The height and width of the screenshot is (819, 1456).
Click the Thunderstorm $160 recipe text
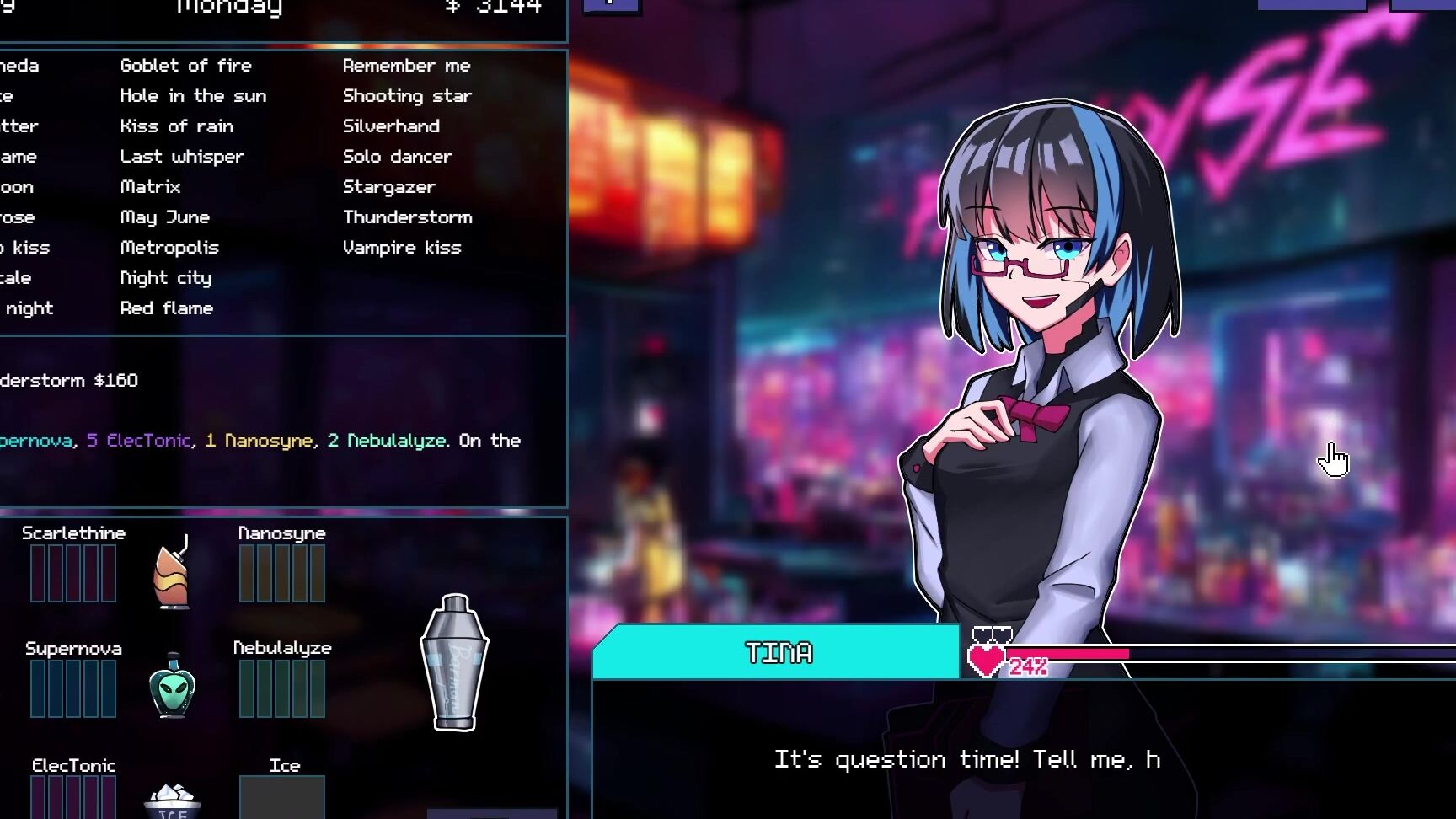[67, 379]
